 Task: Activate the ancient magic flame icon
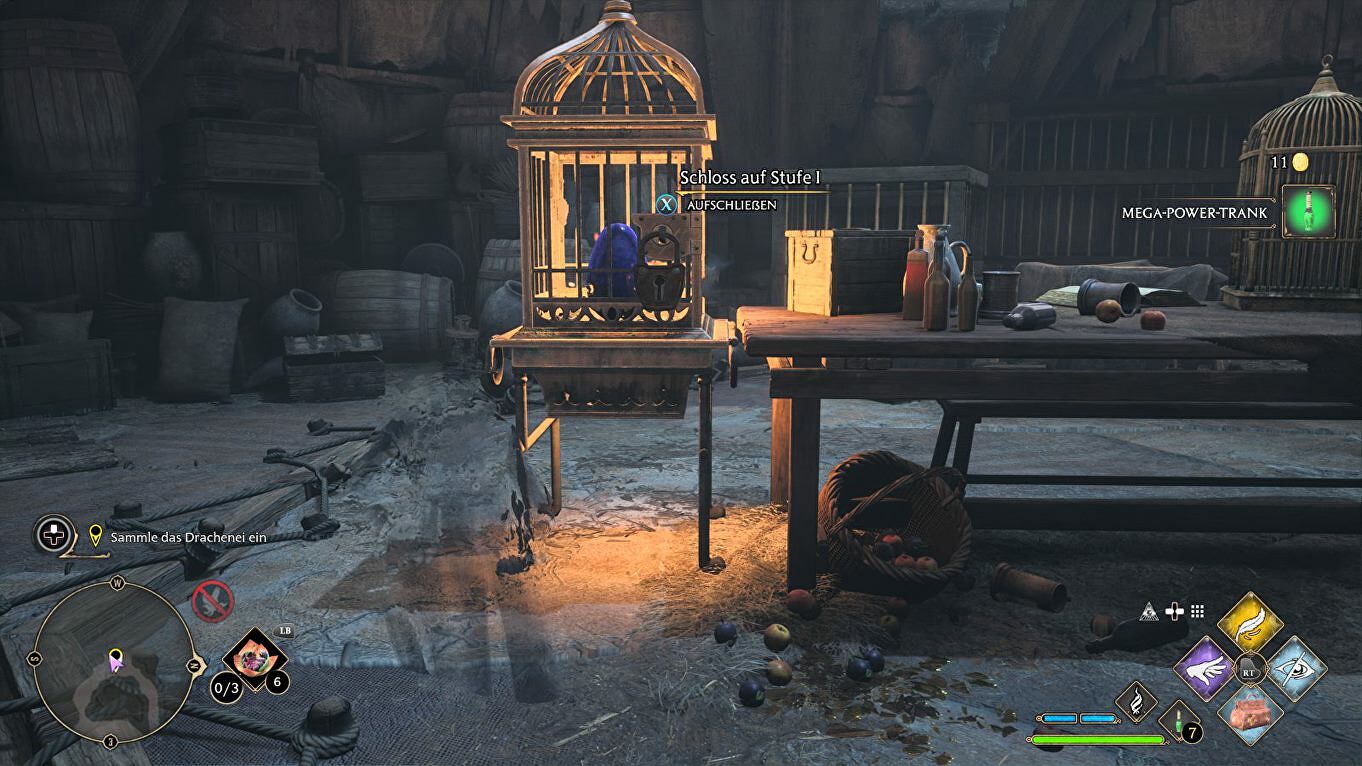(x=1136, y=701)
